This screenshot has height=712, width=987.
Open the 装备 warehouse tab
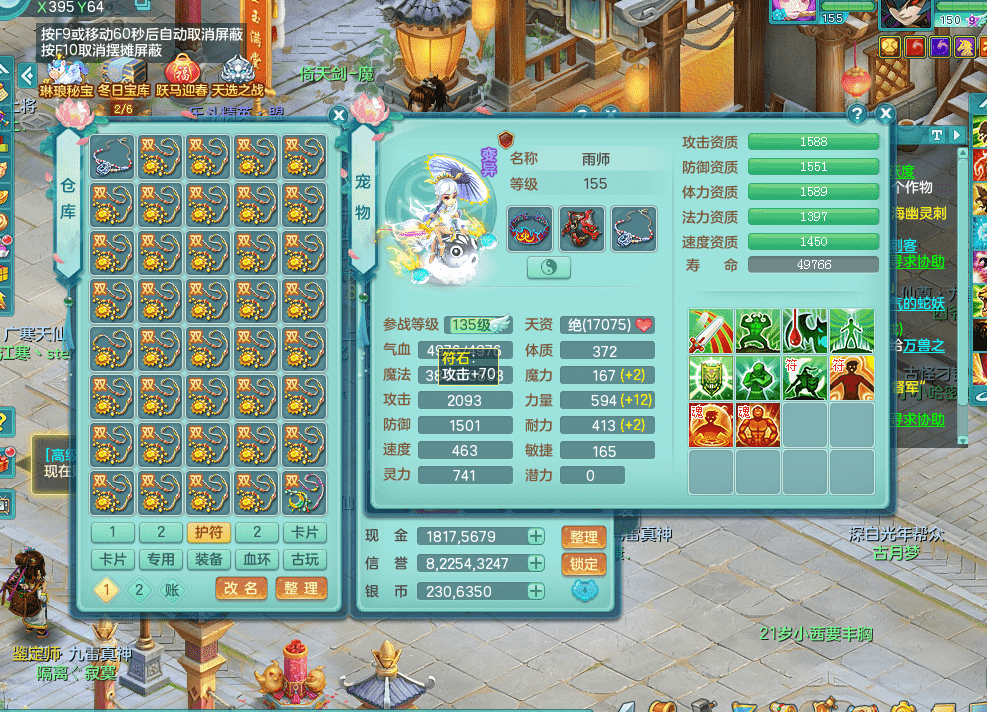(206, 560)
